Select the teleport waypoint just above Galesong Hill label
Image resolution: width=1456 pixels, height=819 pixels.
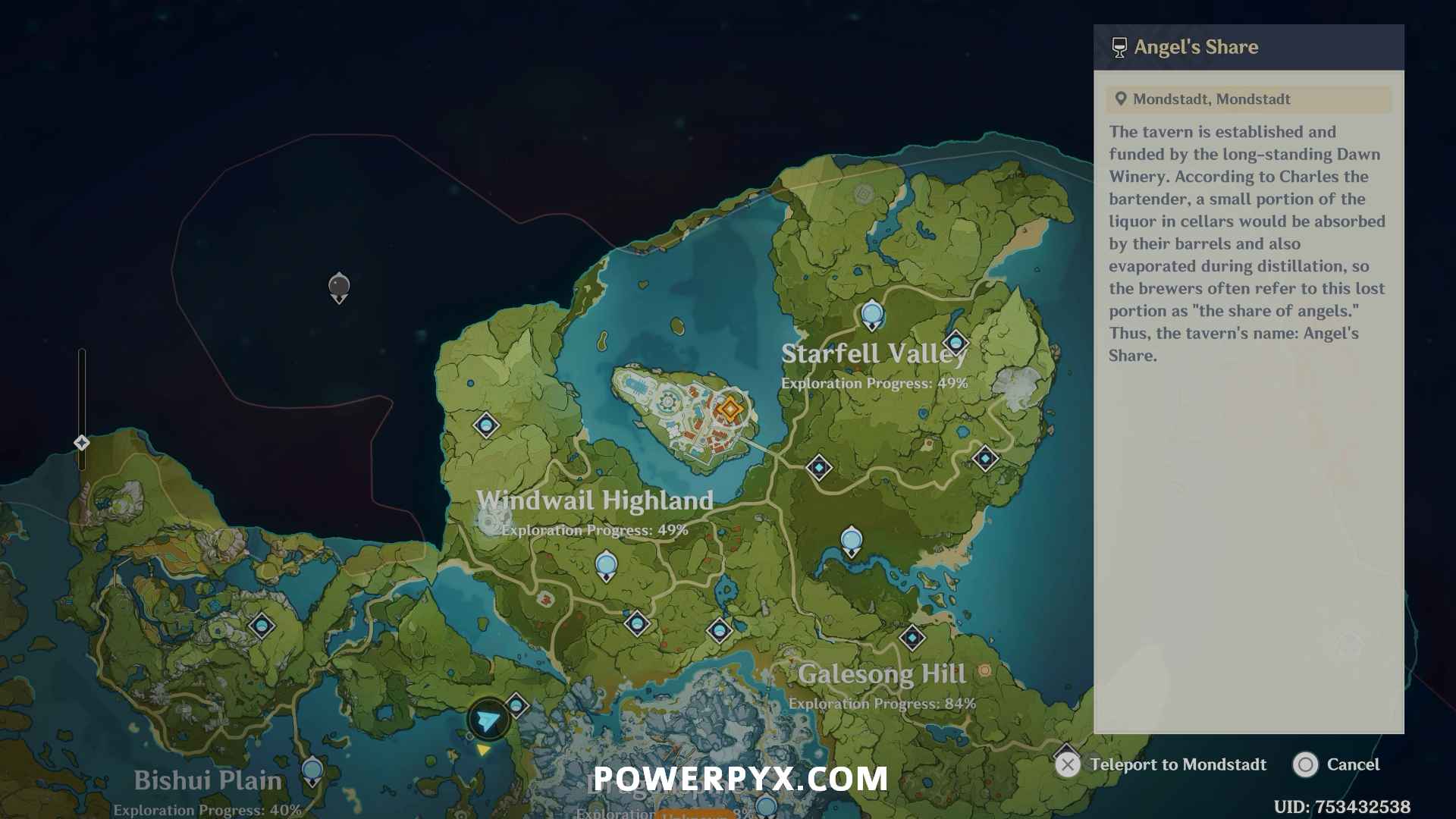(x=912, y=638)
